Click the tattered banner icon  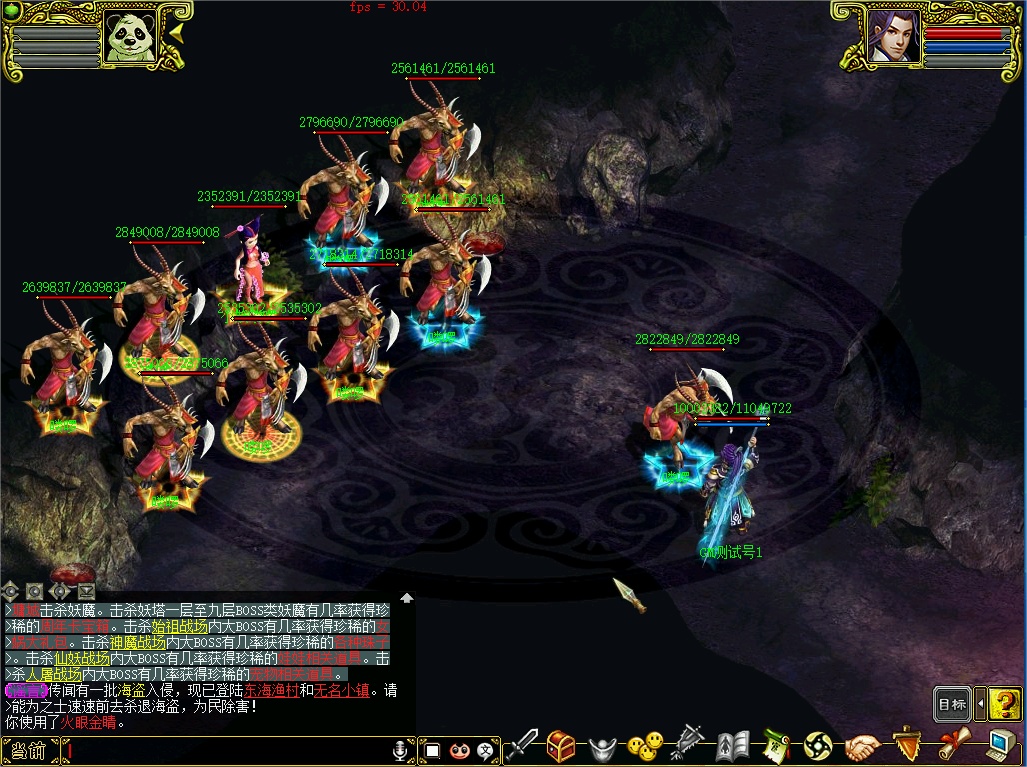[688, 745]
